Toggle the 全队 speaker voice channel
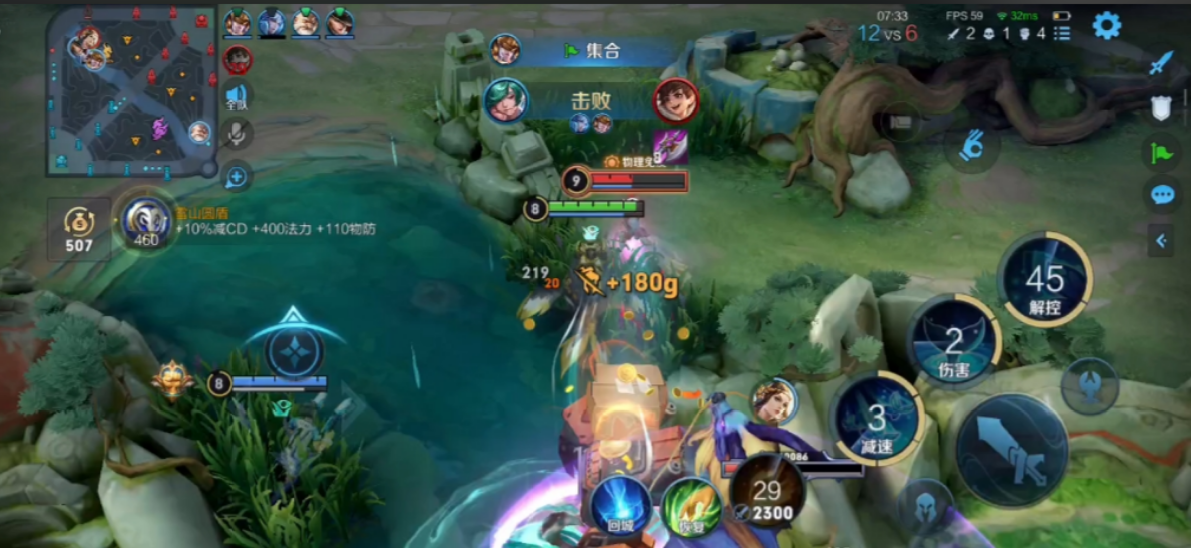This screenshot has width=1191, height=548. 236,97
